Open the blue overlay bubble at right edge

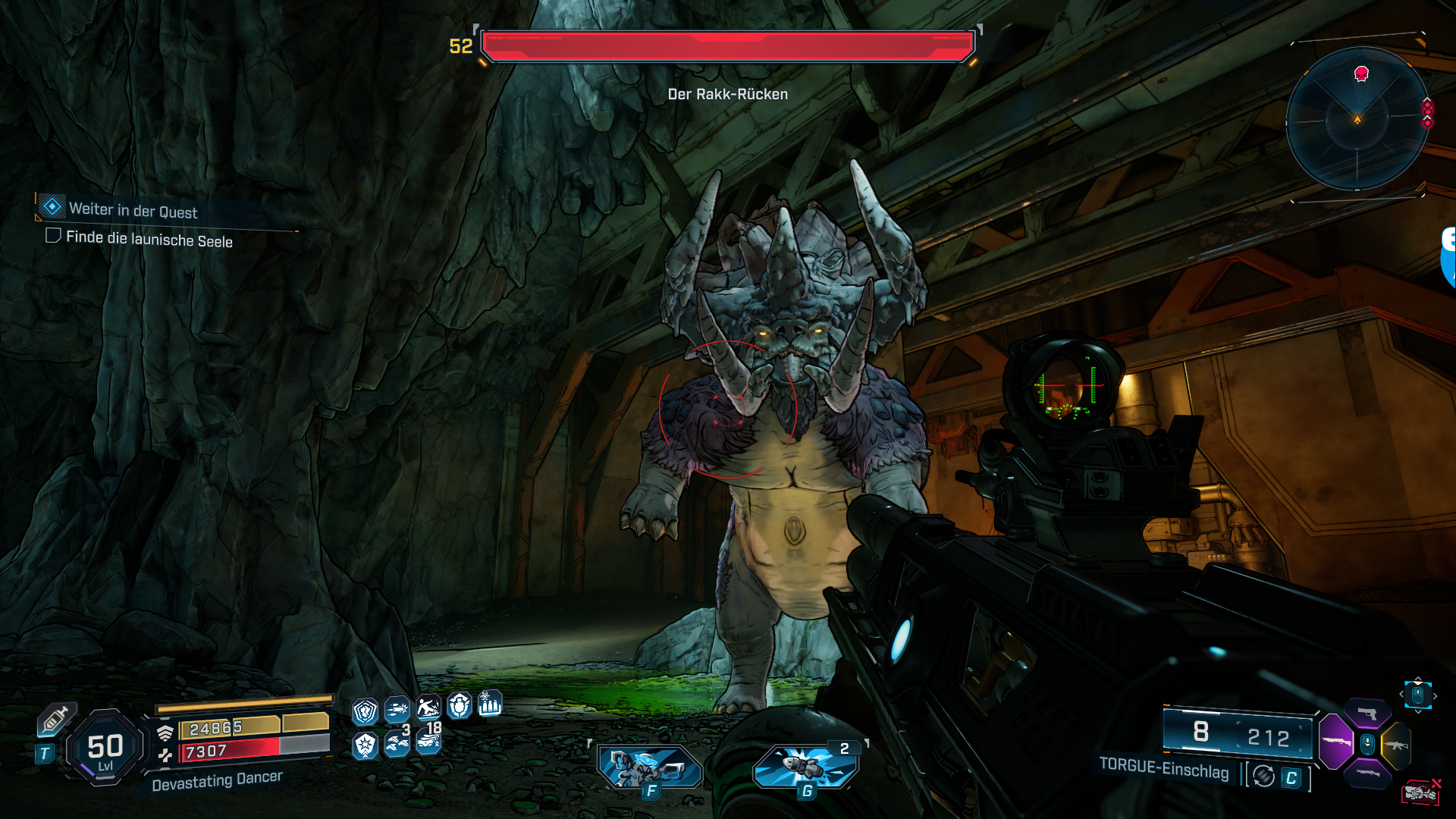[1448, 258]
